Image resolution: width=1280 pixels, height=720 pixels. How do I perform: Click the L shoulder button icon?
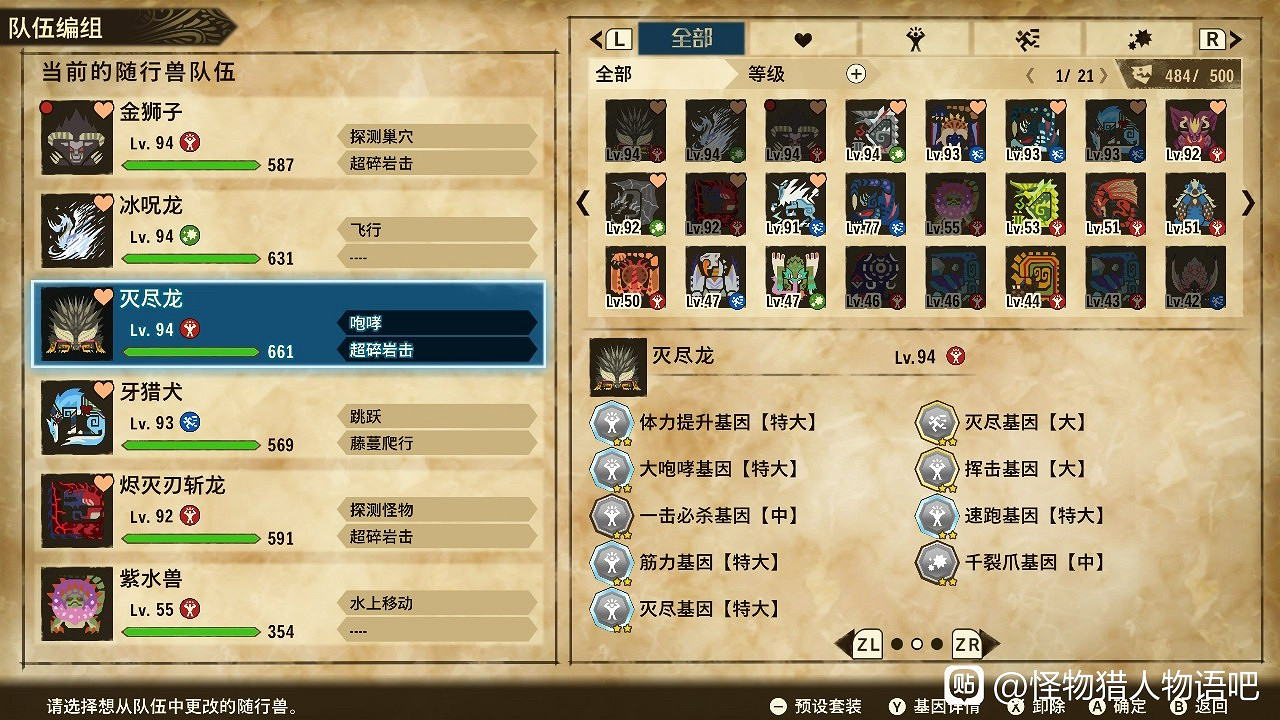(617, 37)
